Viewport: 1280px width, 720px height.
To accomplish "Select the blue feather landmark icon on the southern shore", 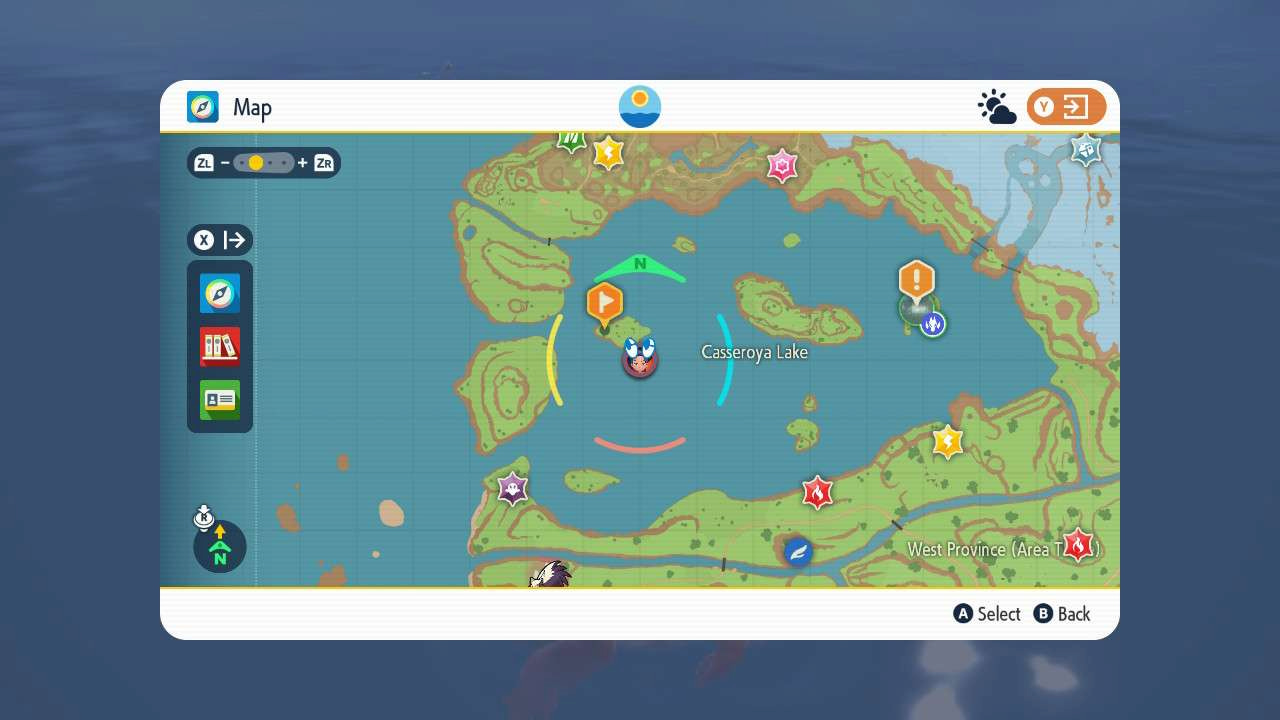I will pyautogui.click(x=797, y=551).
